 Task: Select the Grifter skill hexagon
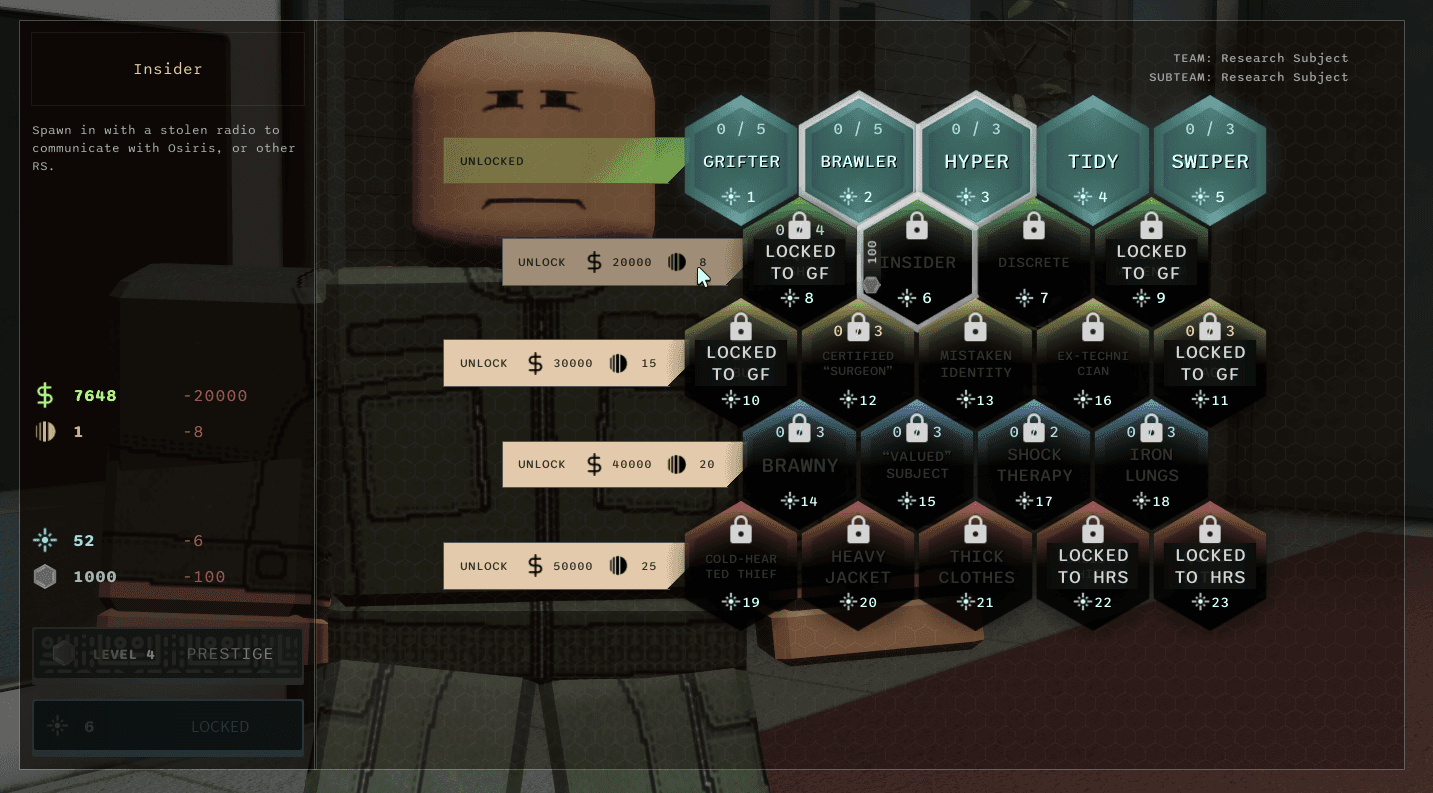[x=741, y=160]
